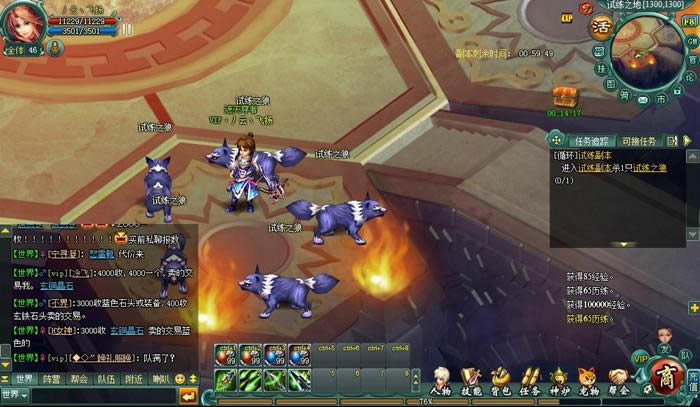Switch chat to the 帮会 guild channel
700x407 pixels.
79,379
